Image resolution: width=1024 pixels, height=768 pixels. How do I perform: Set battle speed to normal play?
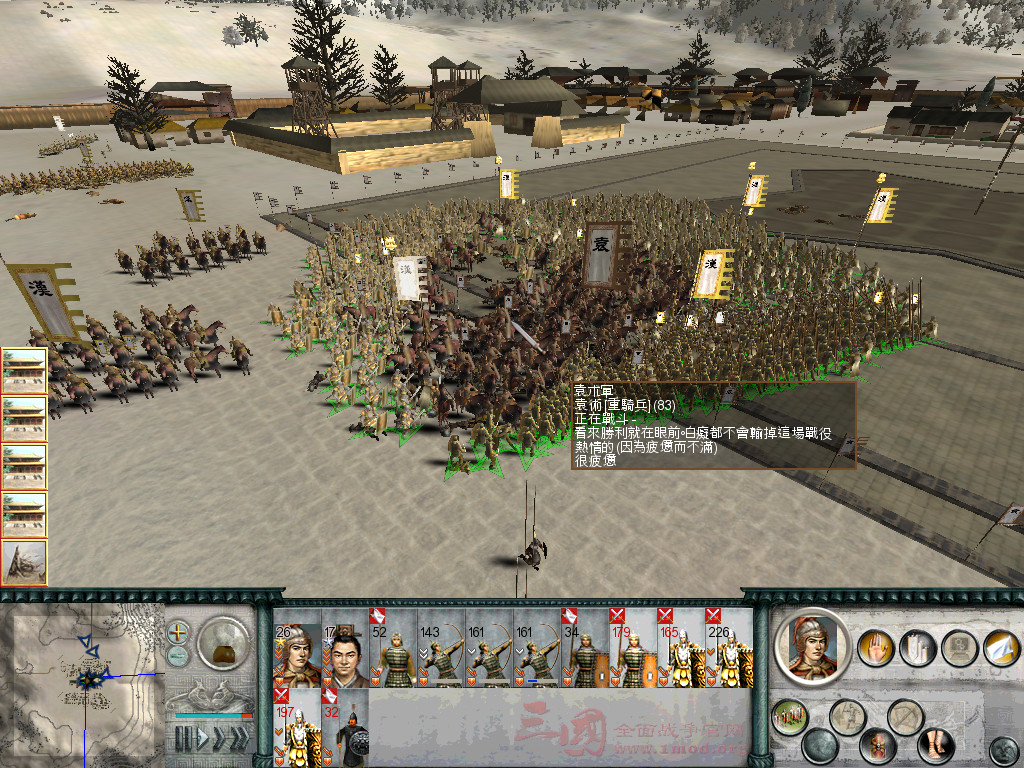click(201, 739)
